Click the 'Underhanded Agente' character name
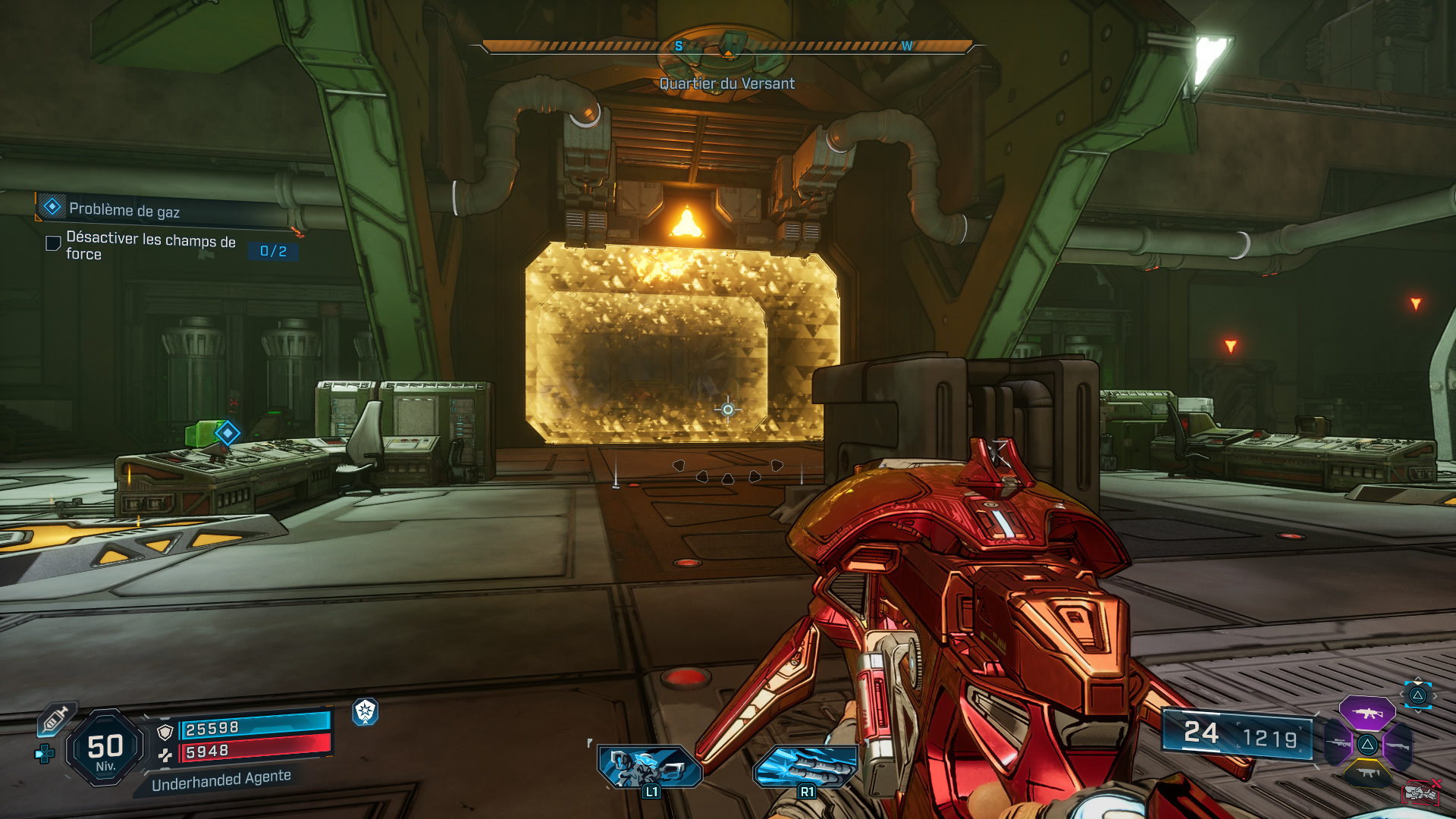 point(221,781)
